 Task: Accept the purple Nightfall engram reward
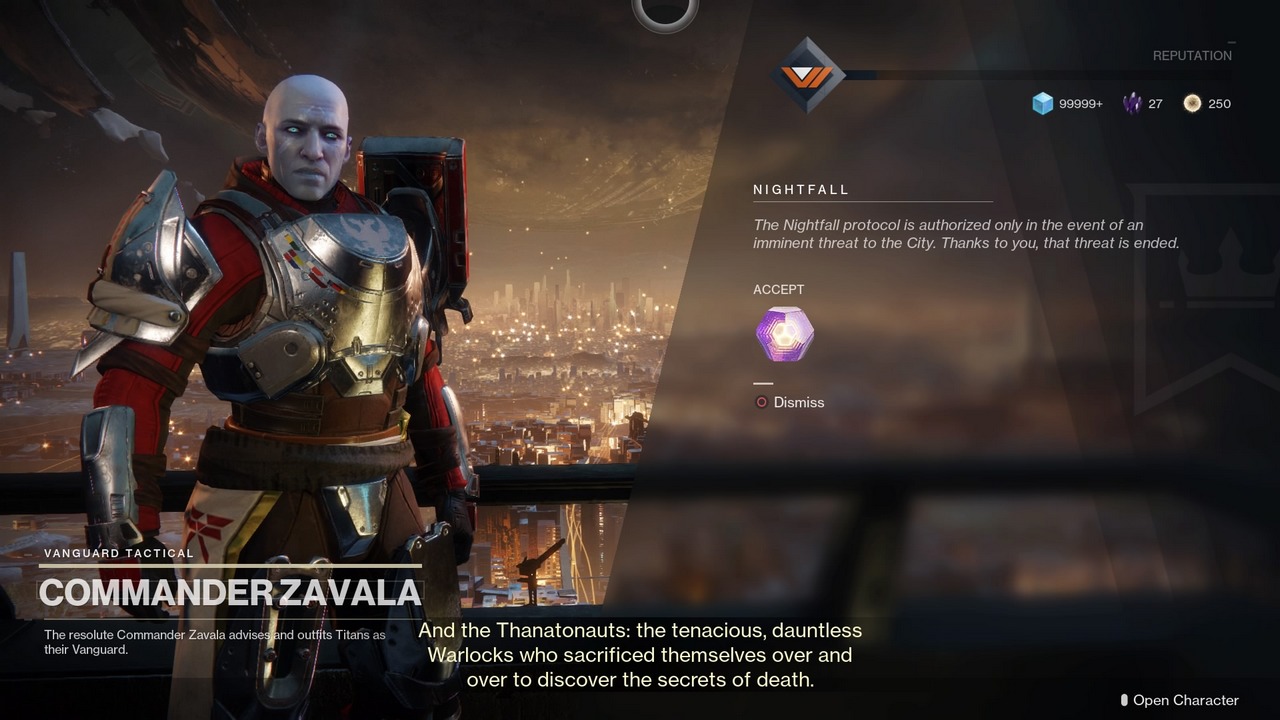point(785,334)
